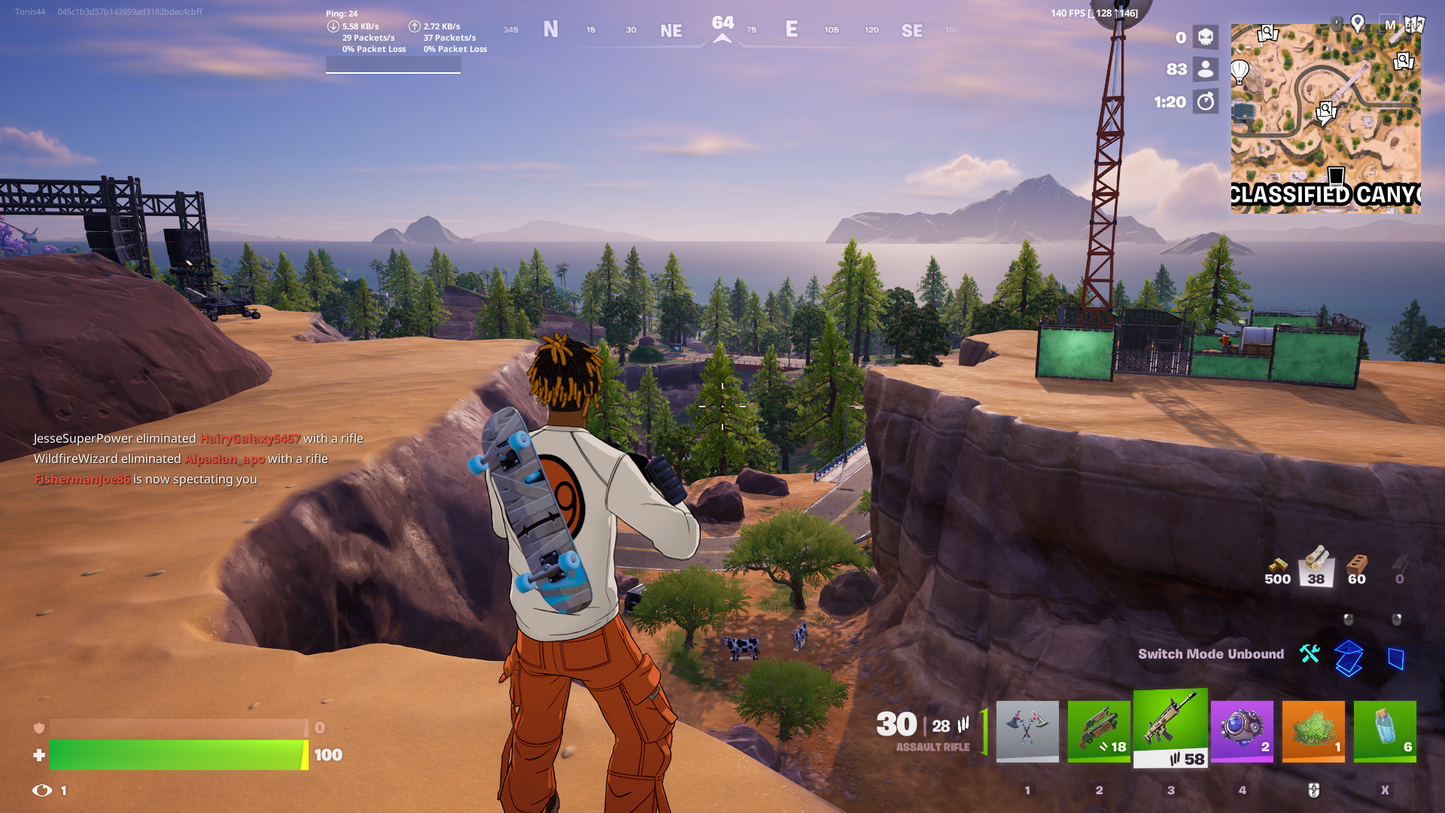
Task: Switch to build mode crossed tools icon
Action: click(x=1309, y=654)
